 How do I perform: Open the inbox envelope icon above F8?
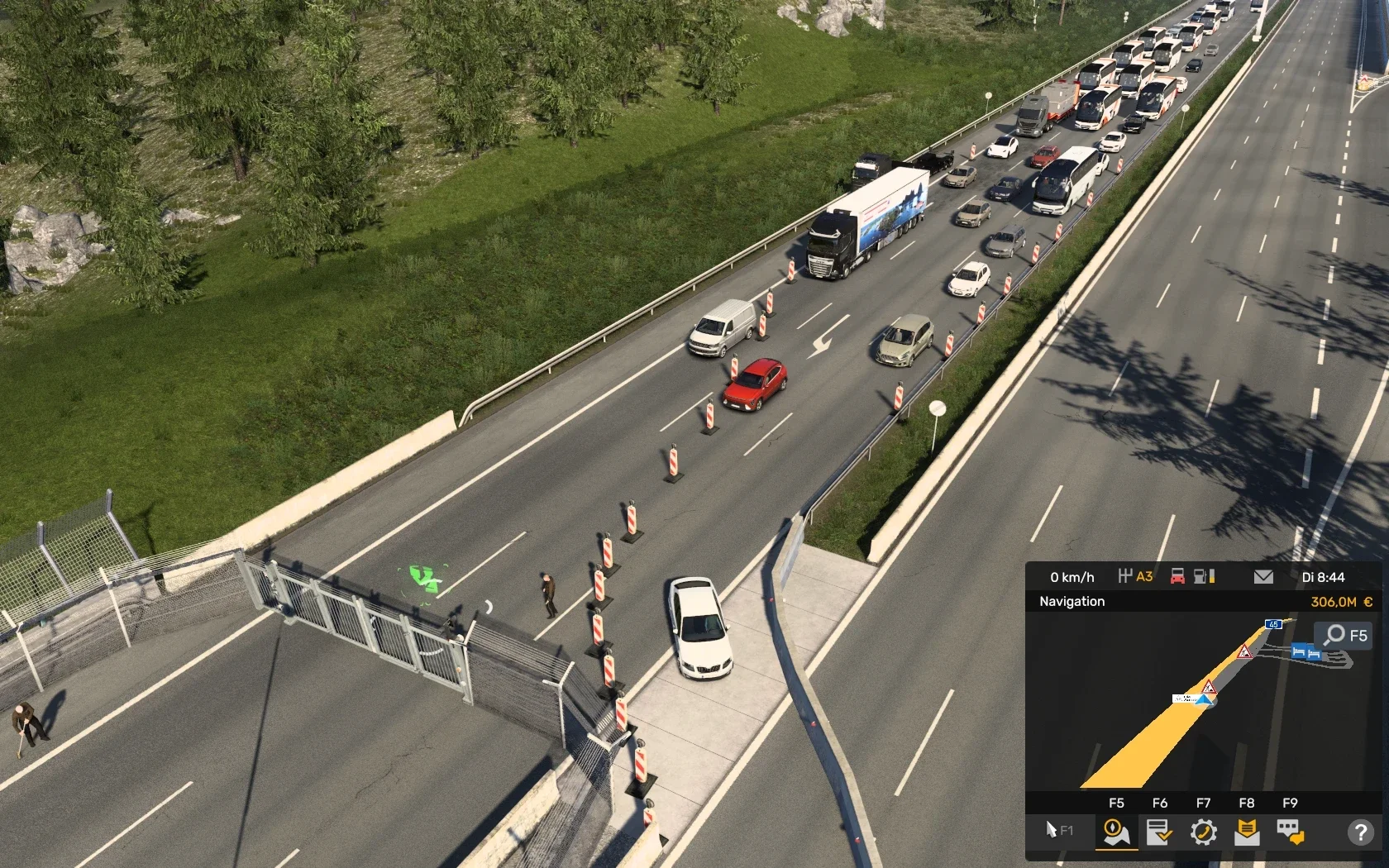1248,832
